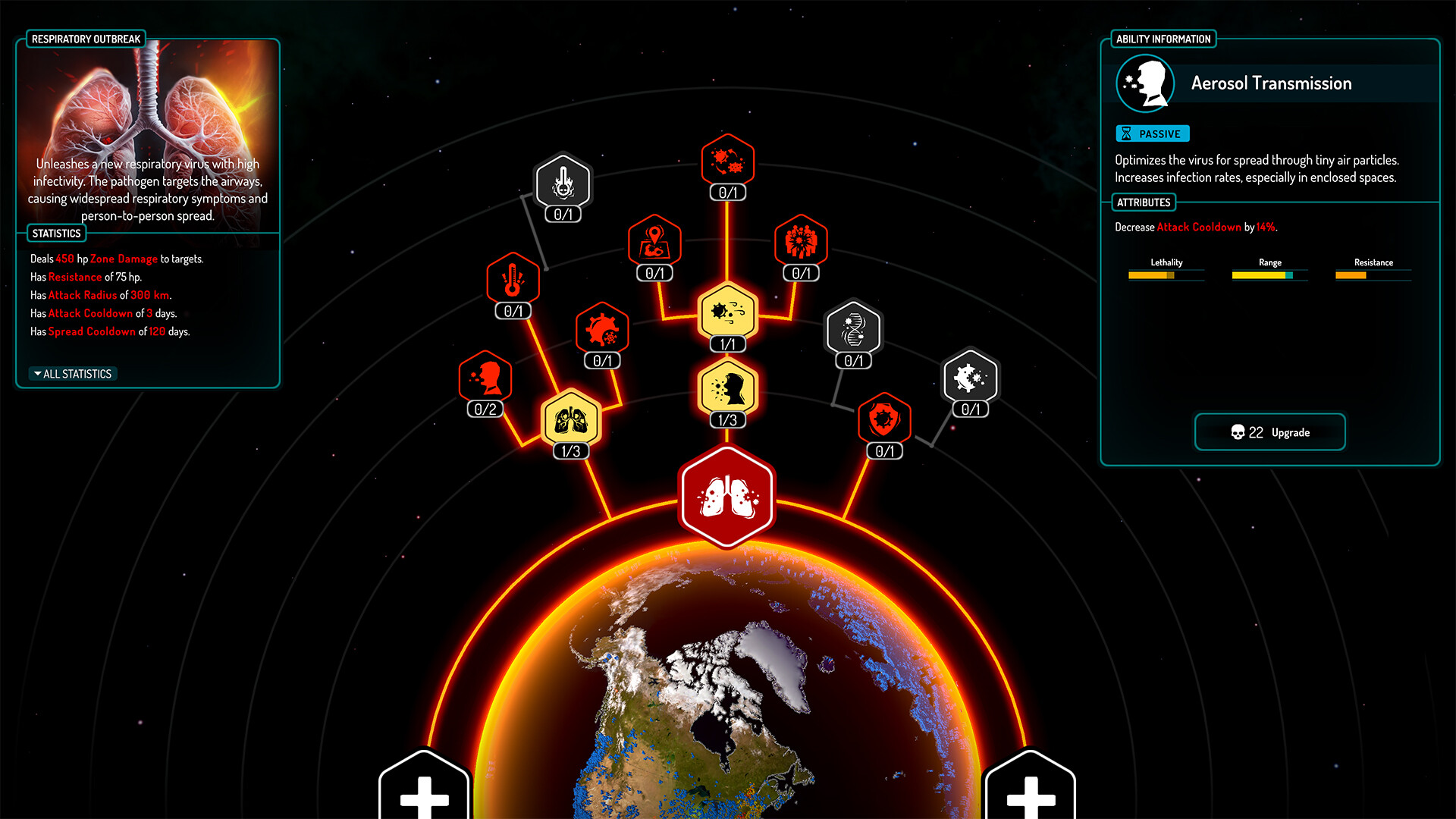Open the crowd infection ability node

800,243
